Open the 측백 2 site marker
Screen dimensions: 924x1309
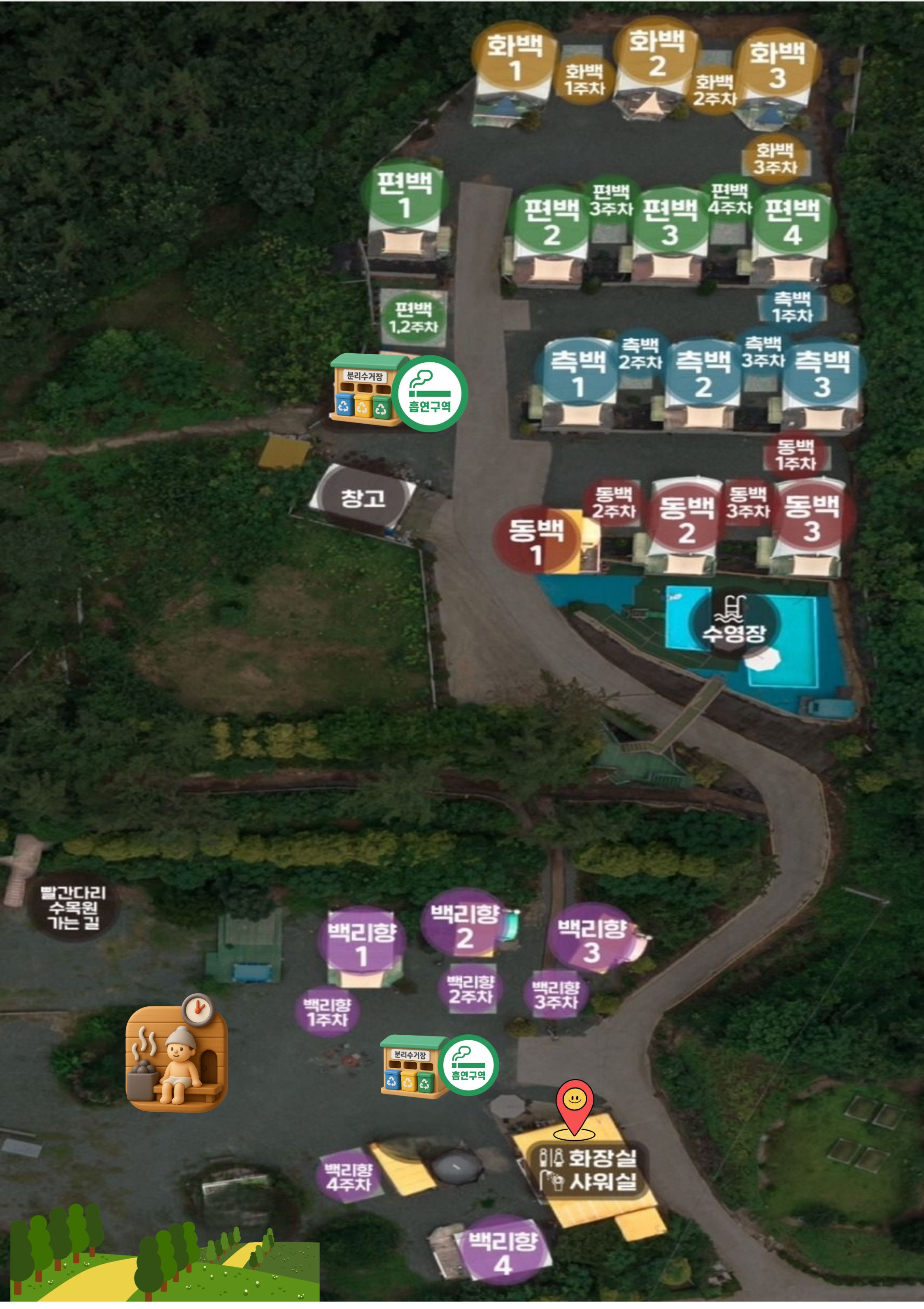(x=703, y=374)
